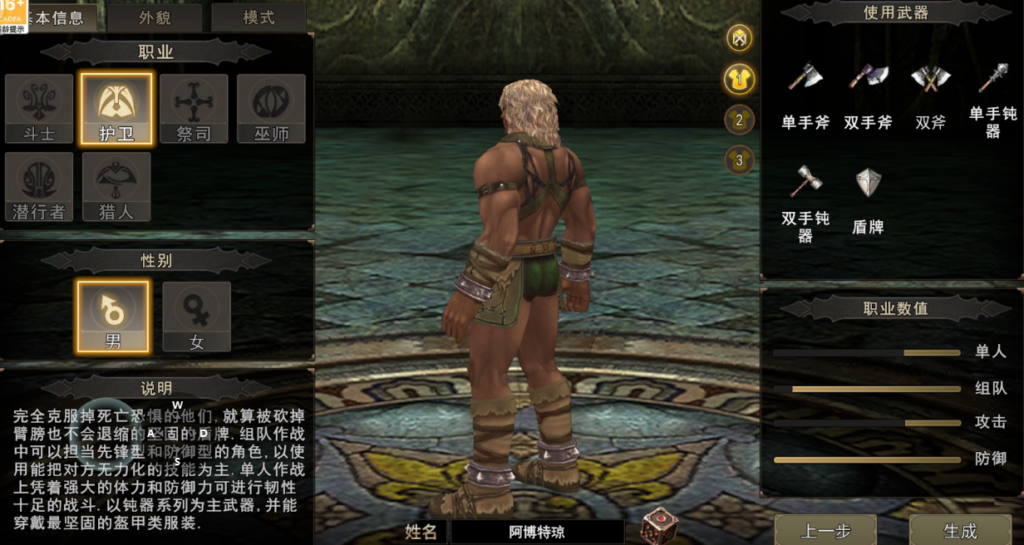This screenshot has width=1024, height=545.
Task: Go back with the 上一步 button
Action: (825, 530)
